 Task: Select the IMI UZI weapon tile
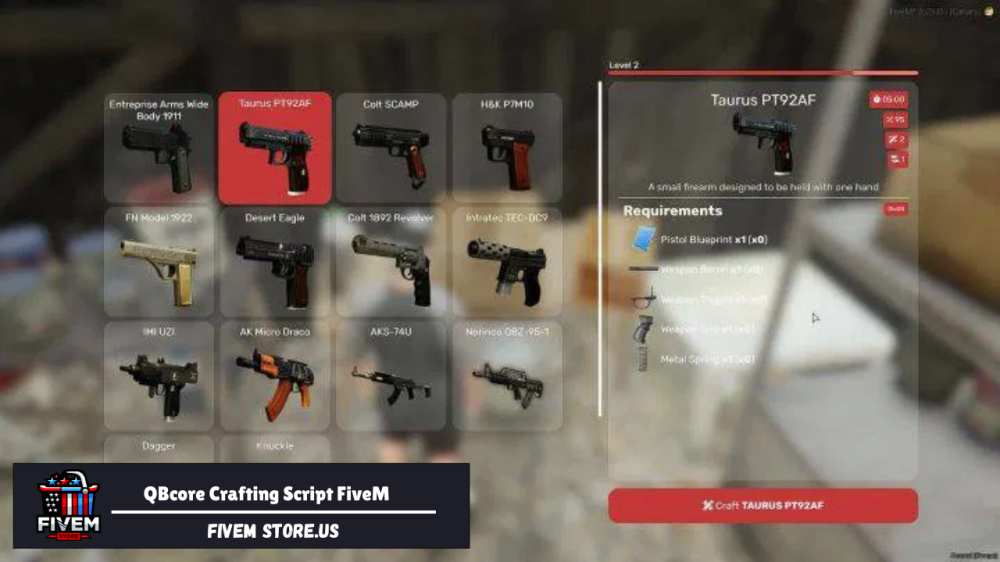[159, 376]
